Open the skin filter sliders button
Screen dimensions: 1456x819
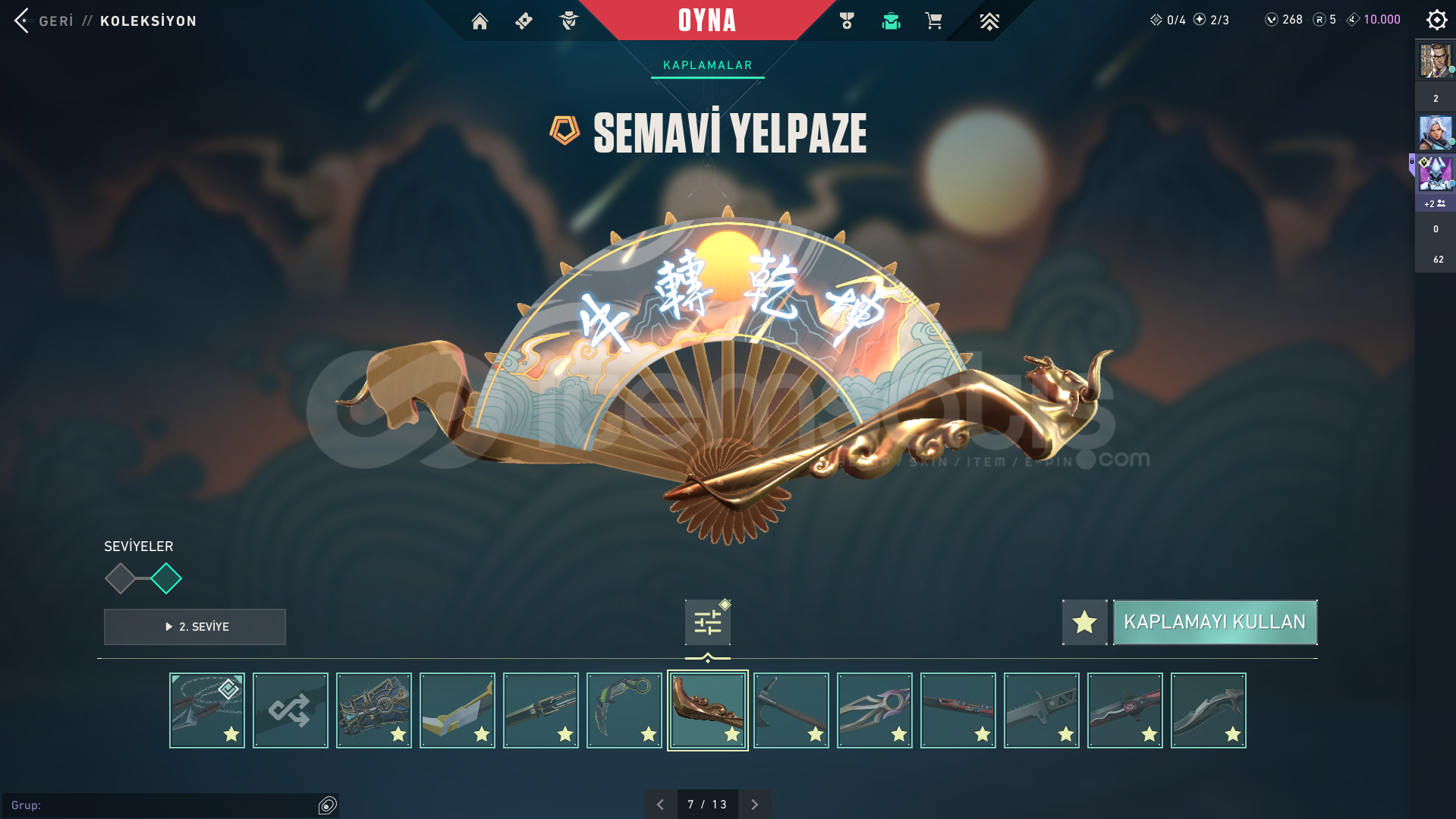point(707,623)
